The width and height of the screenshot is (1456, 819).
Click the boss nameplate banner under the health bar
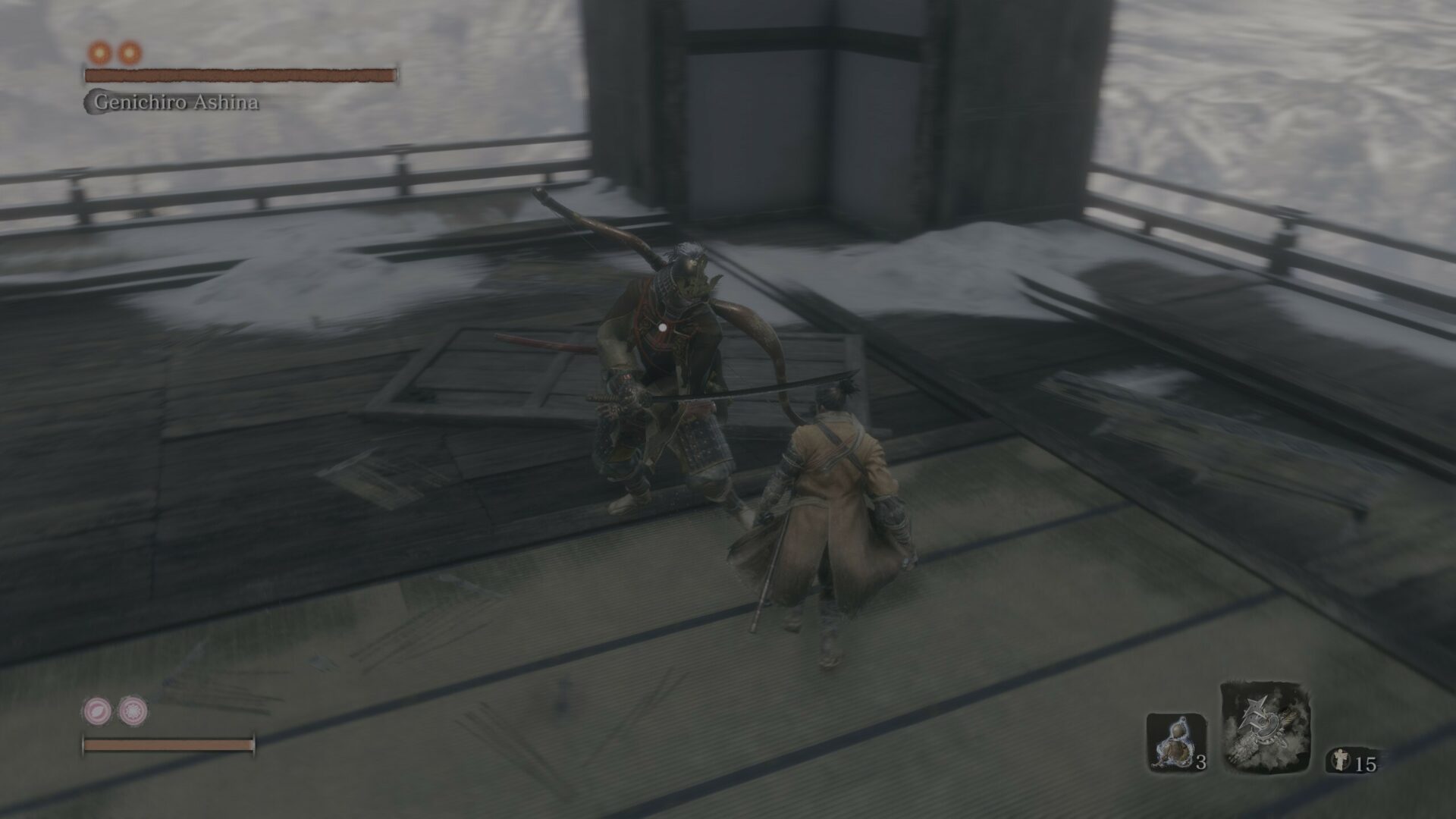pos(177,99)
